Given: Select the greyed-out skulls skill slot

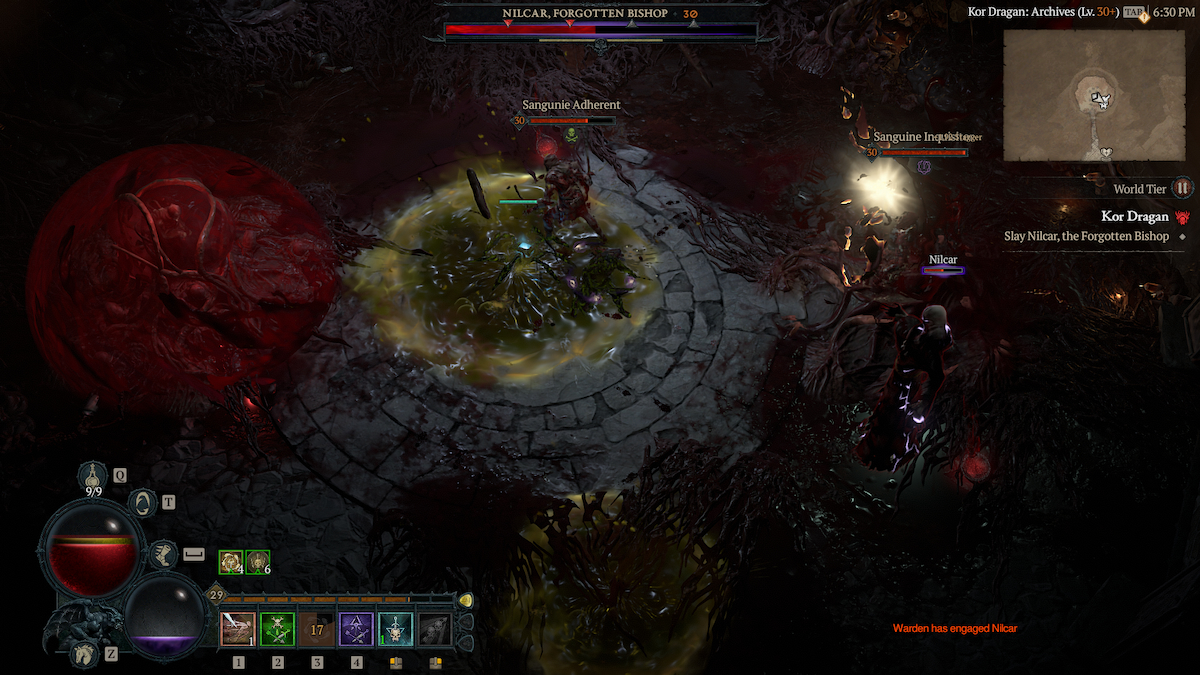Looking at the screenshot, I should click(x=435, y=630).
